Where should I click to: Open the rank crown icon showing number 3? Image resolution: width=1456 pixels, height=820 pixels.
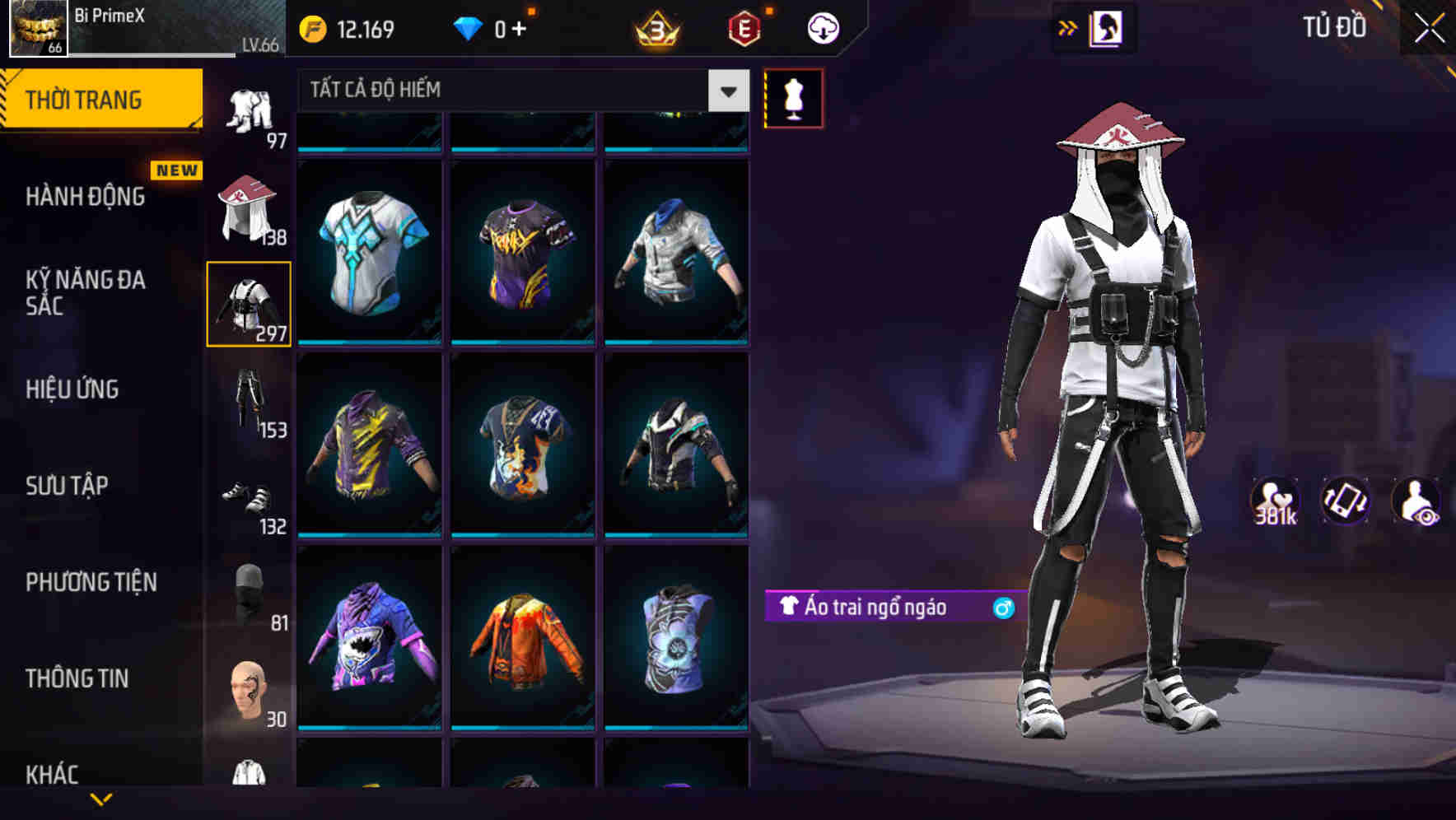click(x=656, y=27)
